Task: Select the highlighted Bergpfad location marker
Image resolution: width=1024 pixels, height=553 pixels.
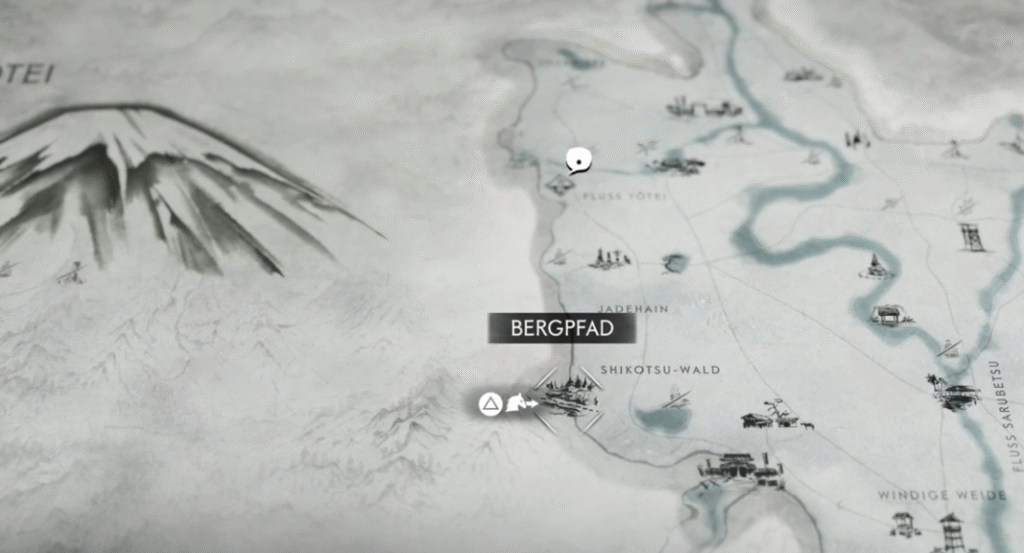Action: (568, 399)
